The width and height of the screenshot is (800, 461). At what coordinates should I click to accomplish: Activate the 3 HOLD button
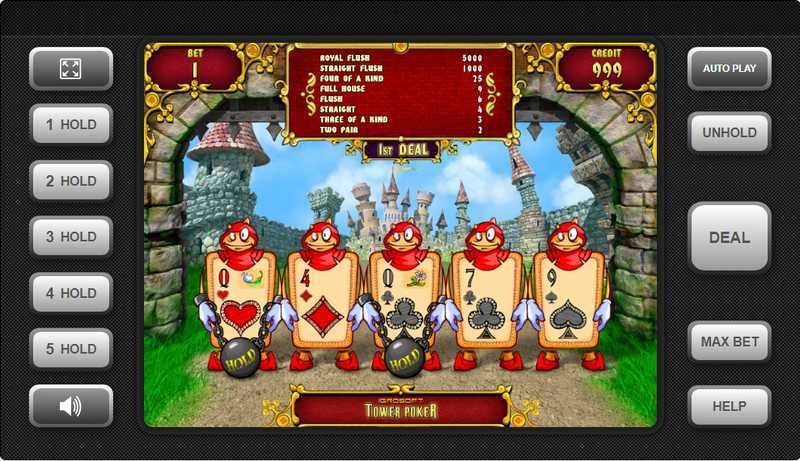click(71, 237)
